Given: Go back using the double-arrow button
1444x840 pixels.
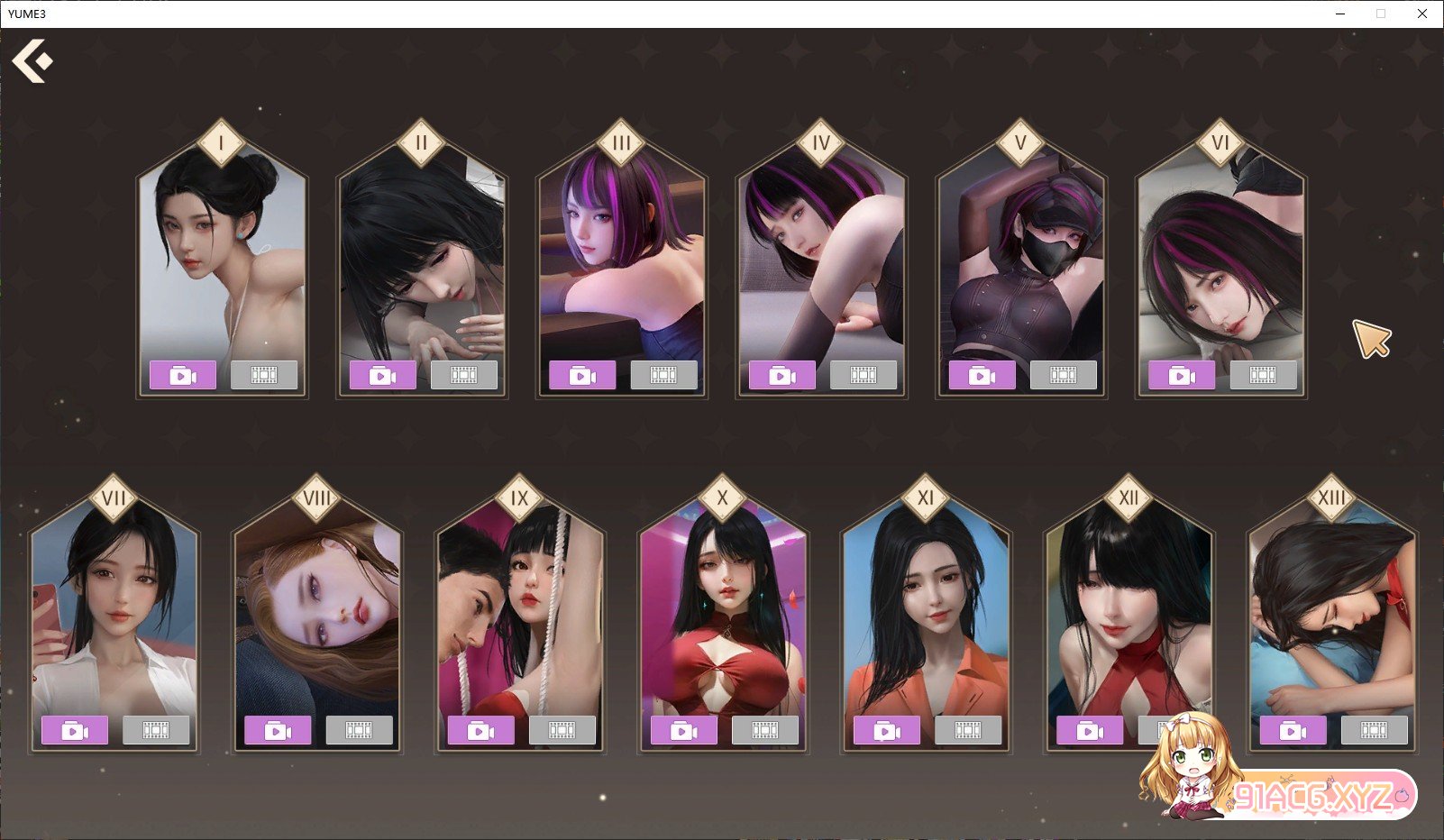Looking at the screenshot, I should (x=32, y=61).
